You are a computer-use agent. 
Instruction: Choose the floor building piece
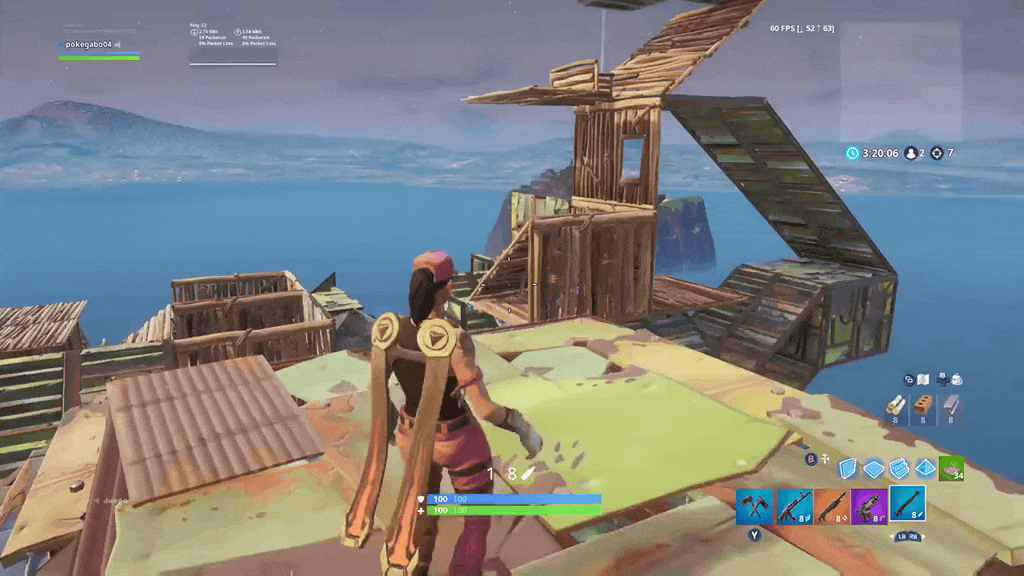coord(873,467)
